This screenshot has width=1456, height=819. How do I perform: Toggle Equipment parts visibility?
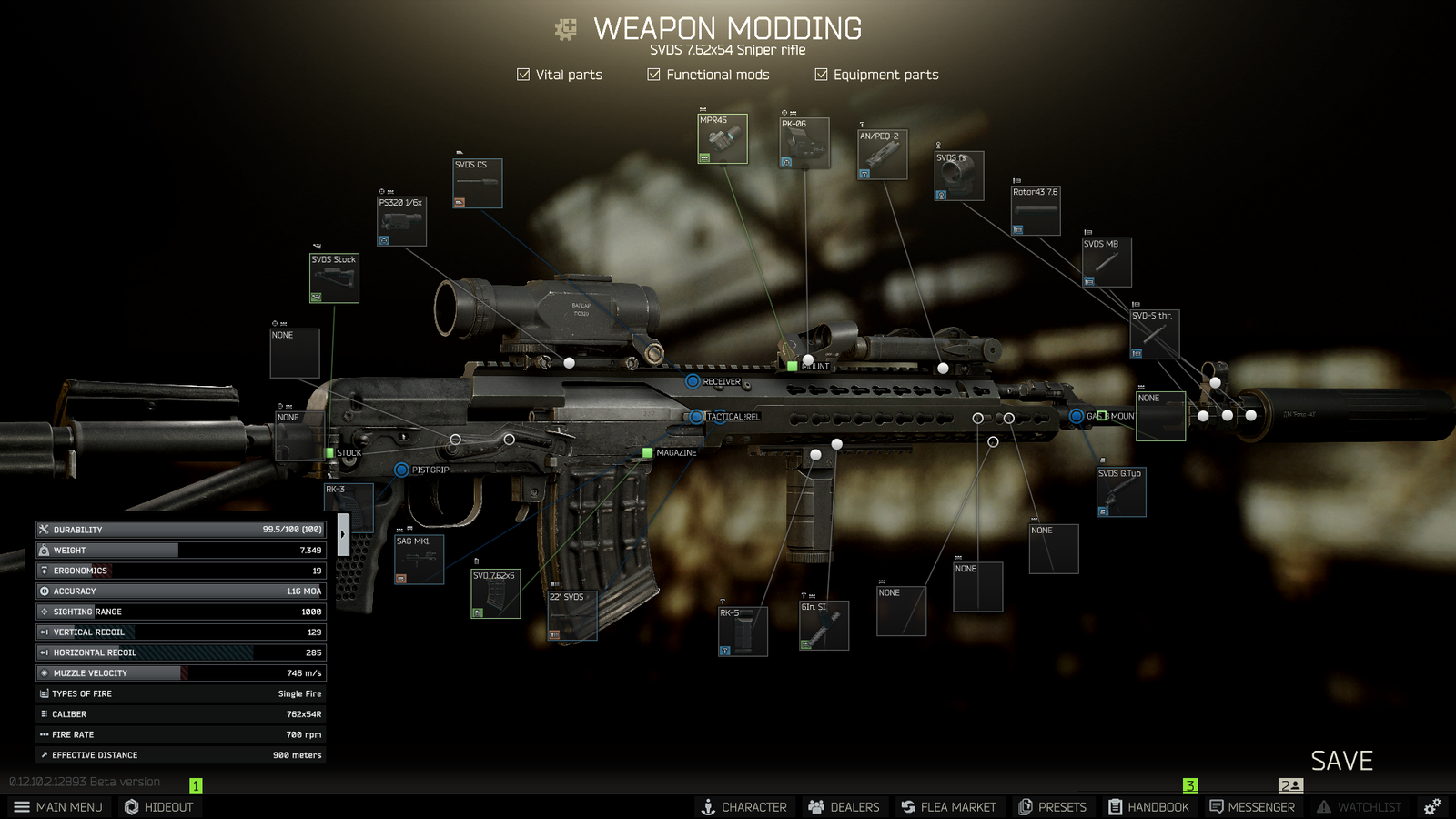click(822, 74)
